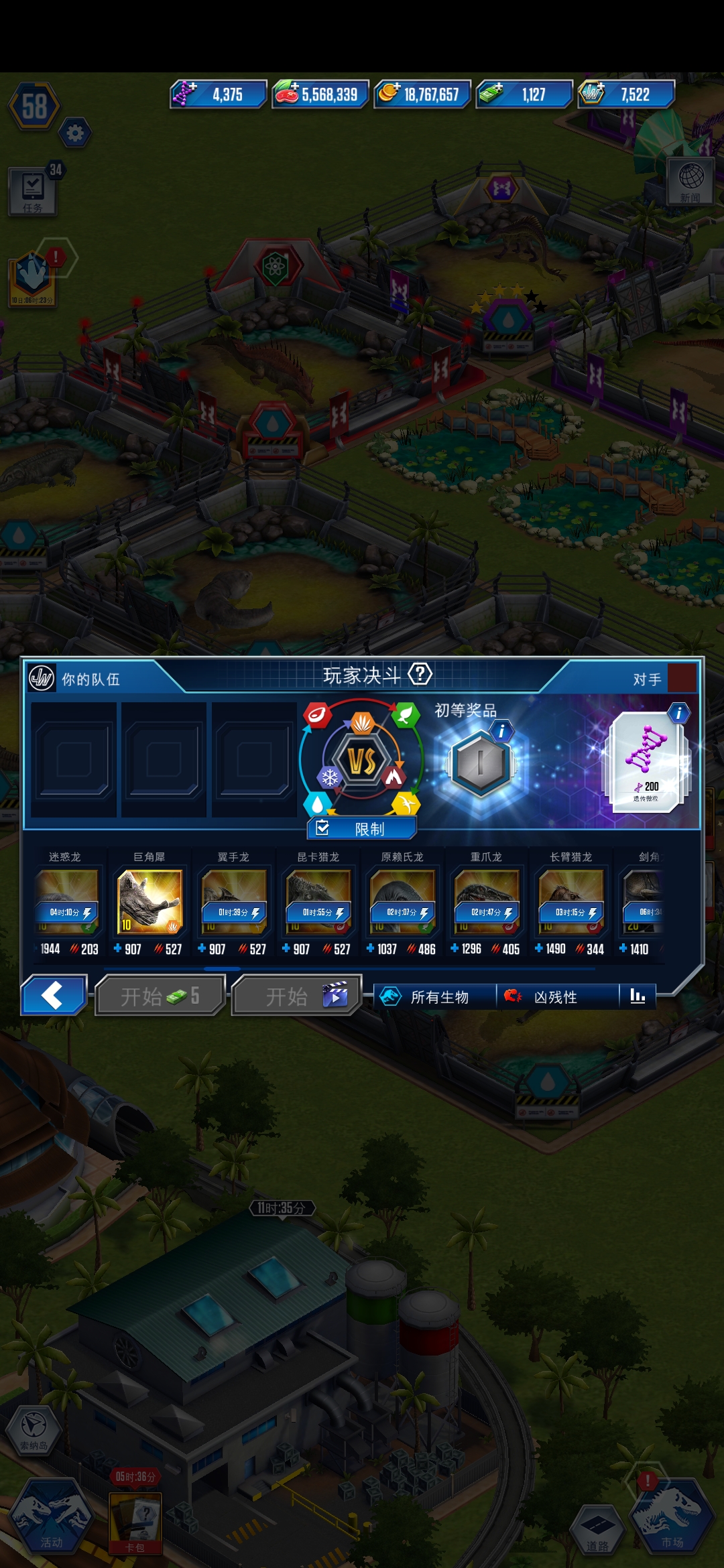Select the 长臂猎龙 creature card
The height and width of the screenshot is (1568, 724).
(570, 901)
